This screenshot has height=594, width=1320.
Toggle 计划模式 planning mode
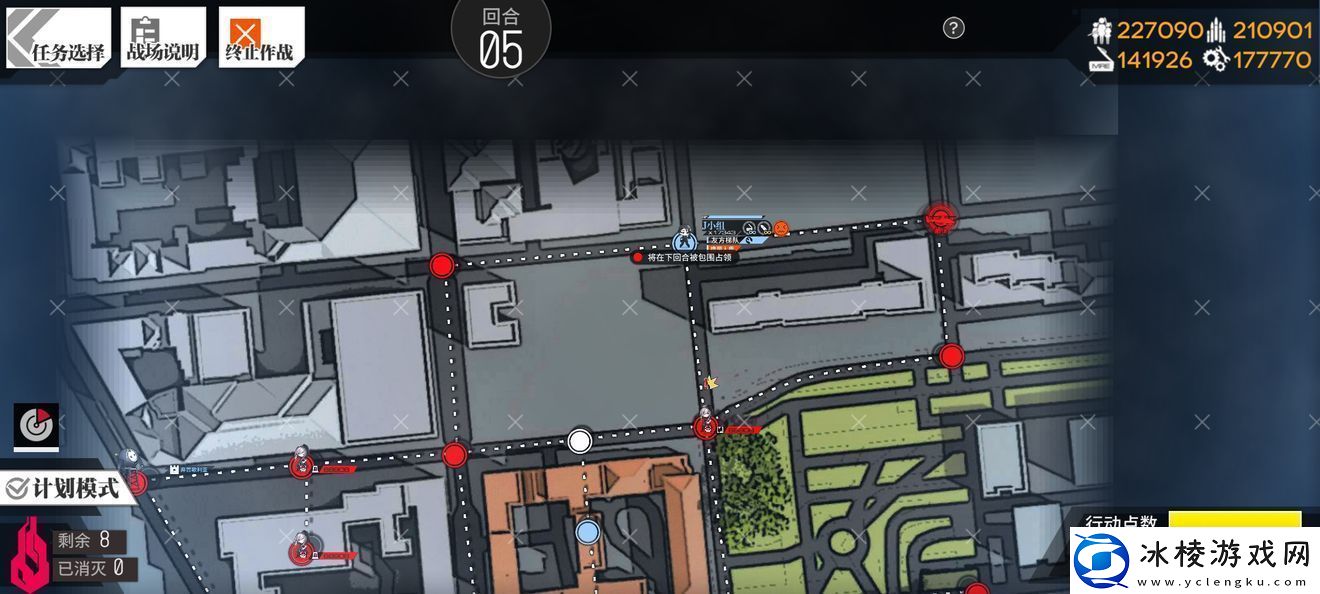[x=64, y=488]
